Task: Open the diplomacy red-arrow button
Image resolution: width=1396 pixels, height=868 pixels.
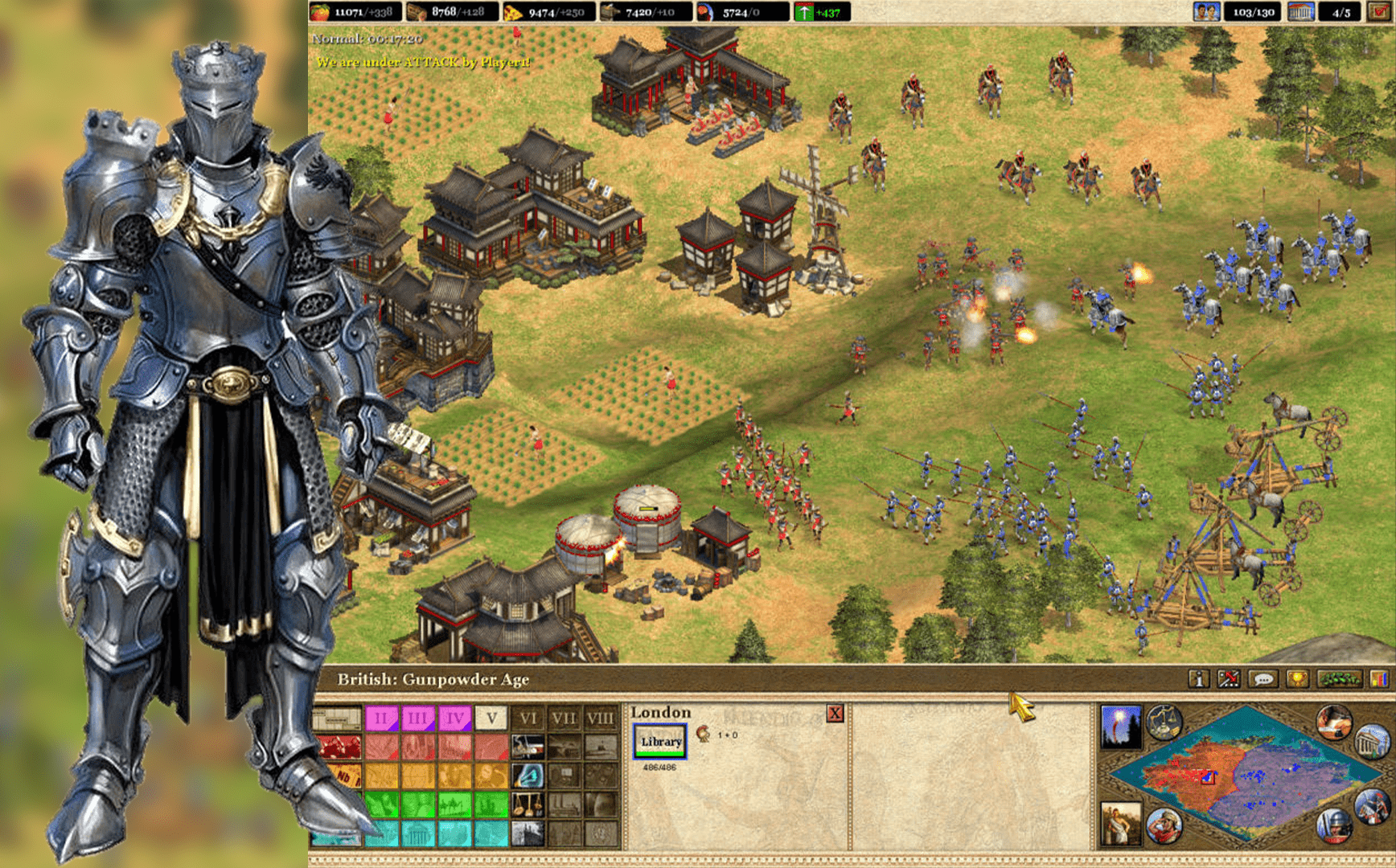Action: point(1229,679)
